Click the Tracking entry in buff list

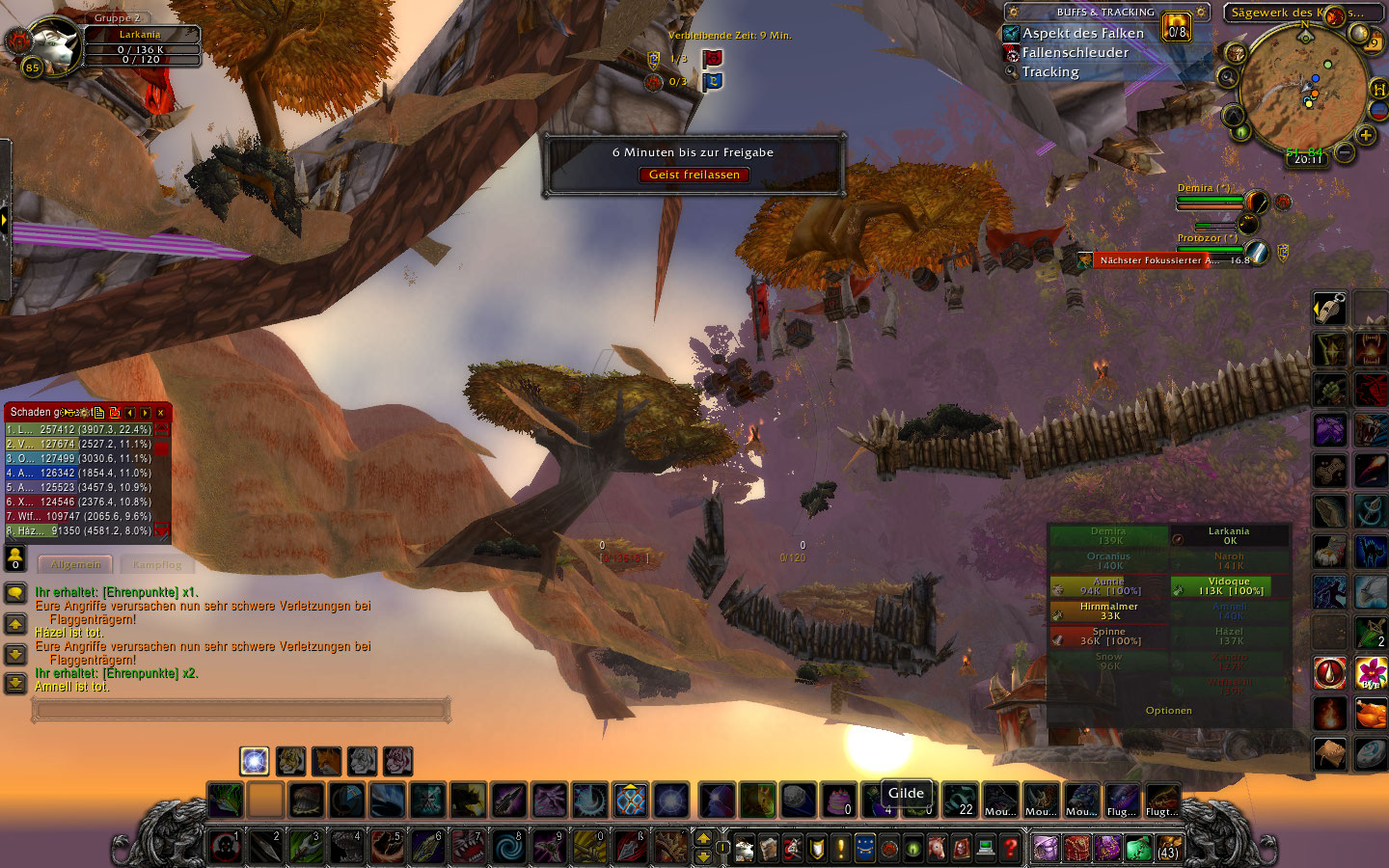(1050, 71)
